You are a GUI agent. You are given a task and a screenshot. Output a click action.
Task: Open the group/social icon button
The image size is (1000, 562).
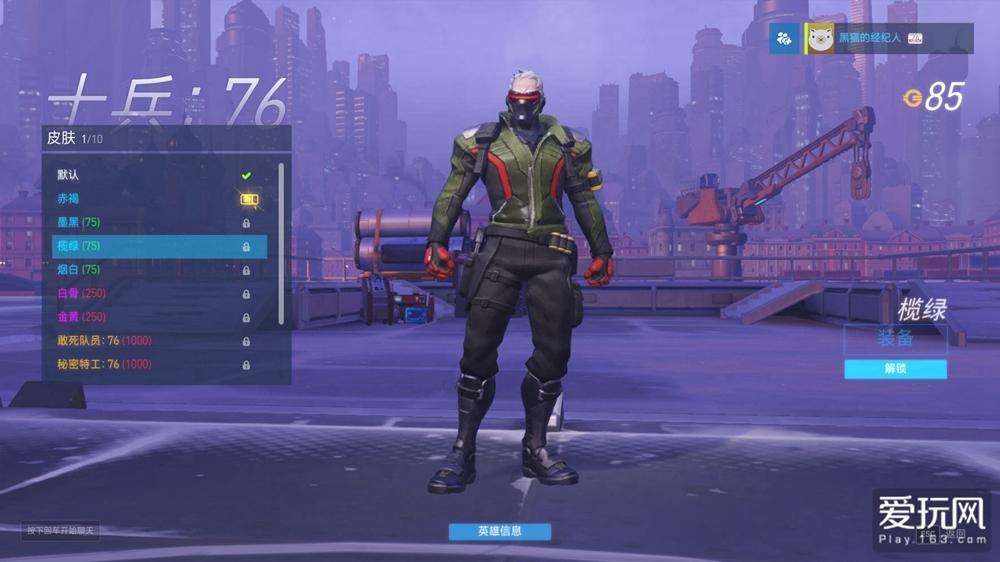point(784,38)
